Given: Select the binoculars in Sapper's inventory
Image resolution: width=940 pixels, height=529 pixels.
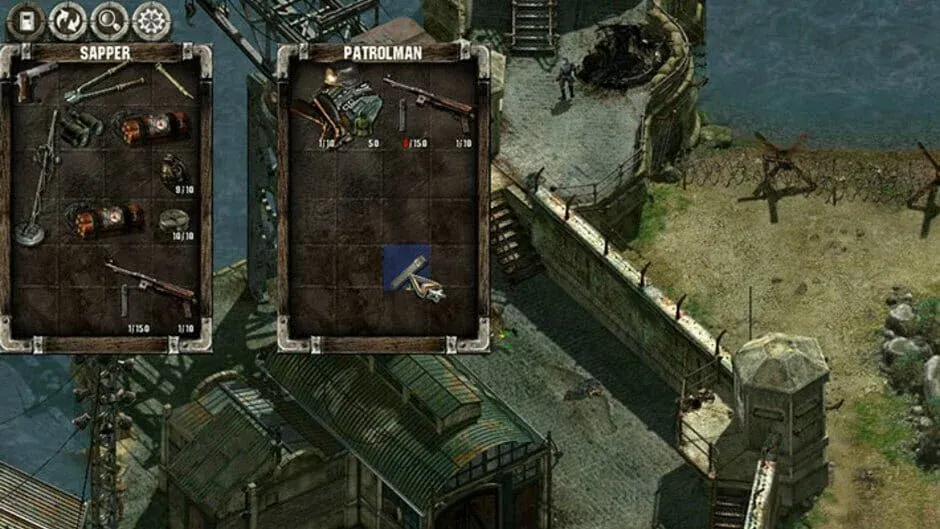Looking at the screenshot, I should coord(82,127).
